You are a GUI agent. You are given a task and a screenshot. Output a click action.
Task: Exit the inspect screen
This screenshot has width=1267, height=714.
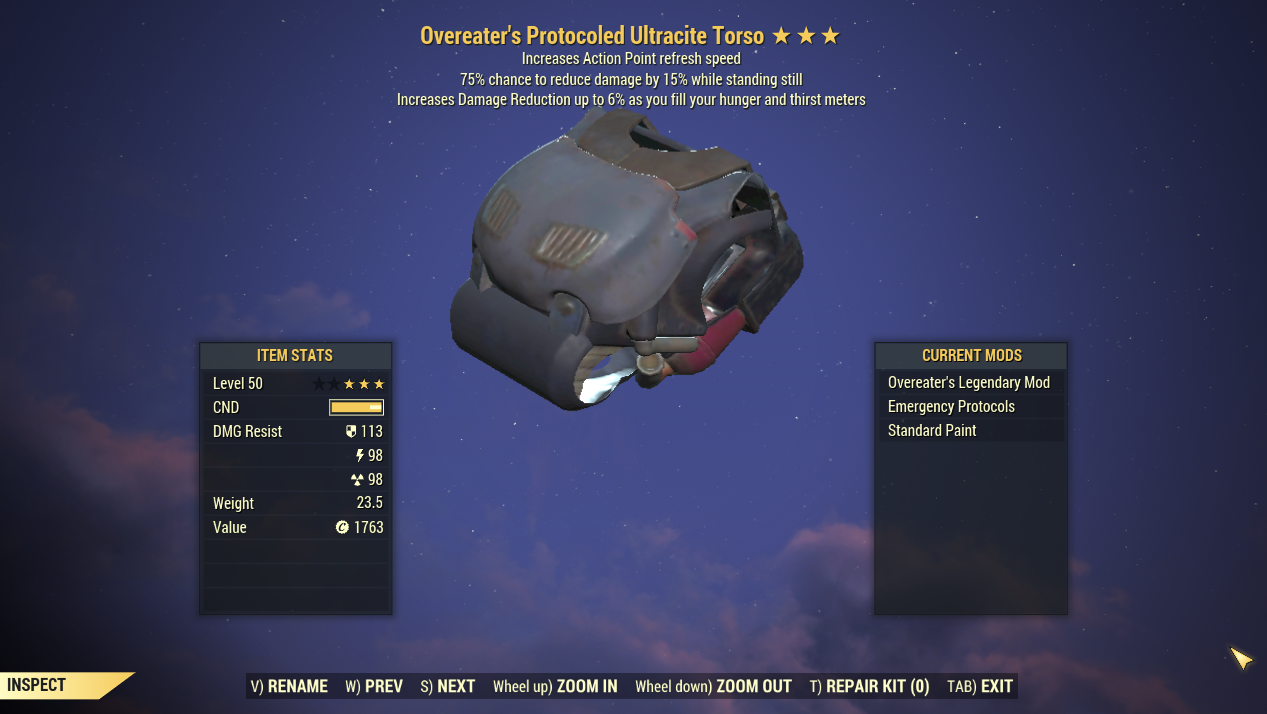click(x=980, y=686)
